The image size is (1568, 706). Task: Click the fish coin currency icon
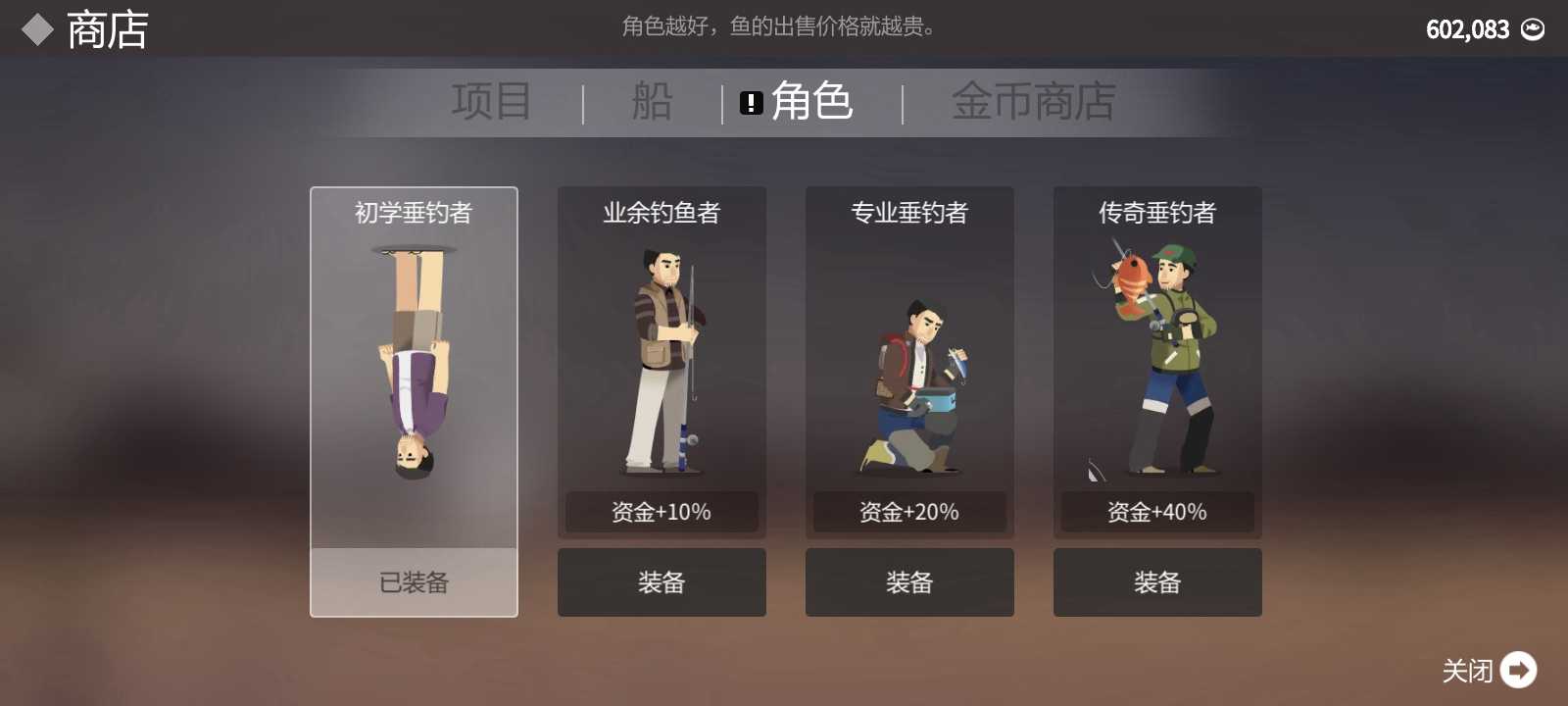(1534, 28)
